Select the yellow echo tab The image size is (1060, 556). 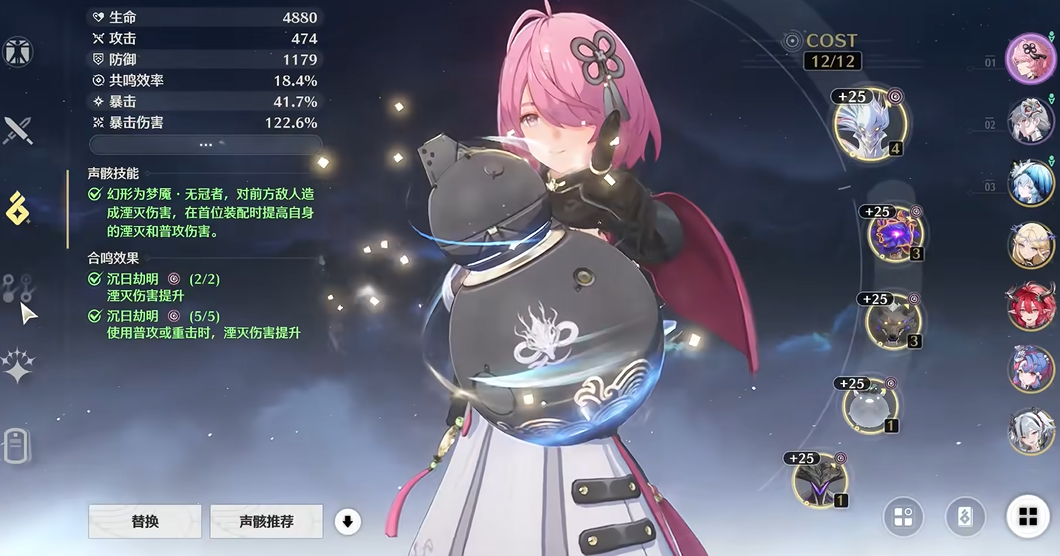(19, 209)
